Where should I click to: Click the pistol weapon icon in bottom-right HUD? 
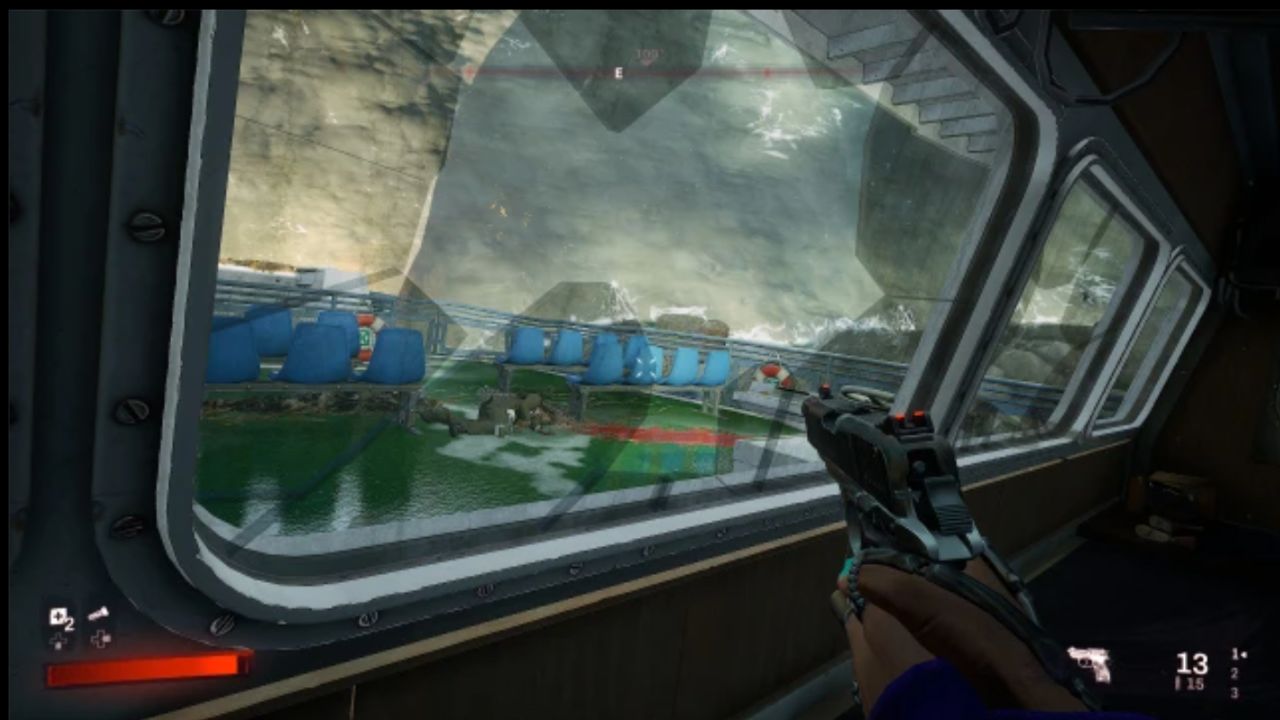[x=1090, y=663]
